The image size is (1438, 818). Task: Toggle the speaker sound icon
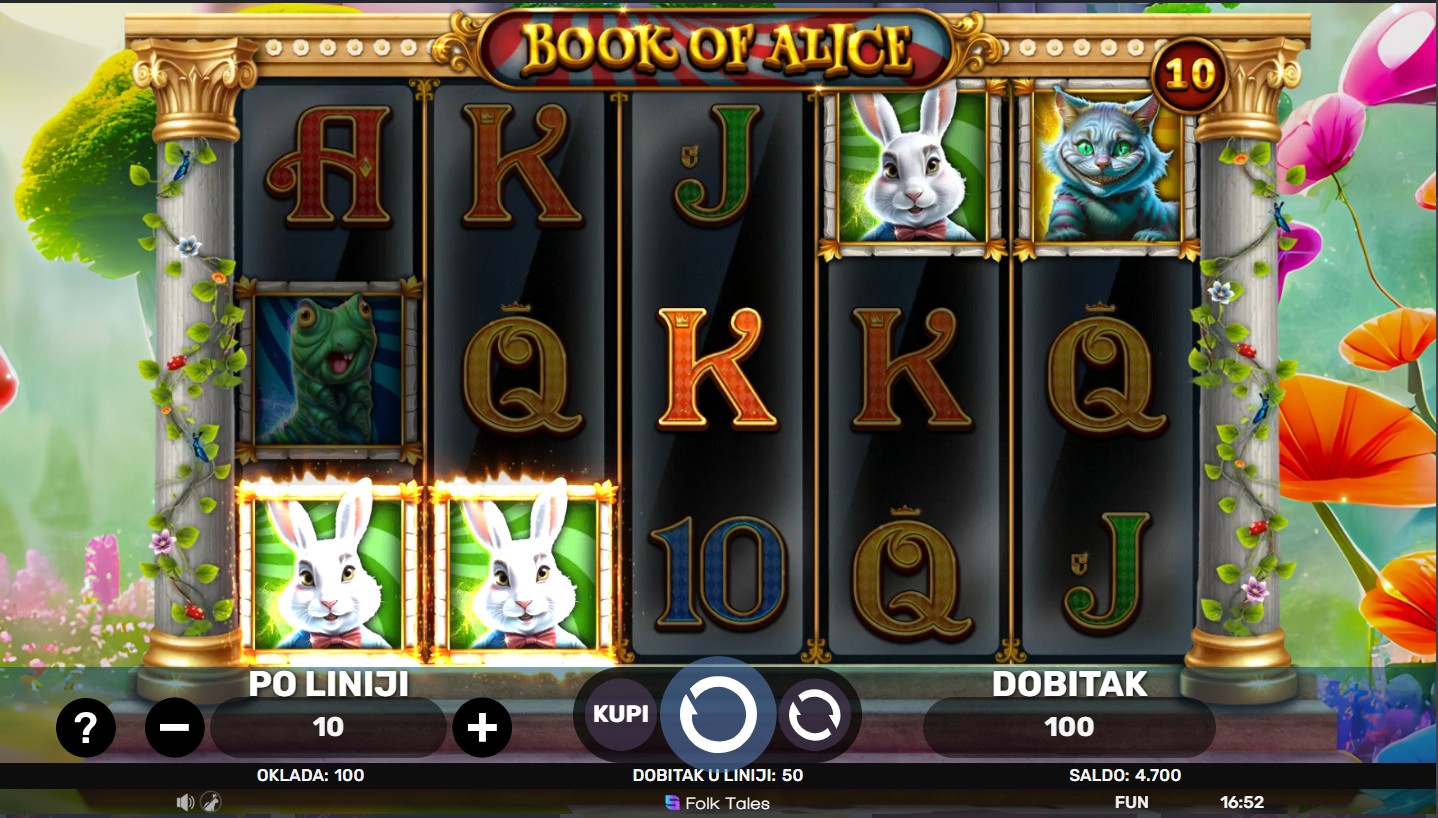click(x=185, y=802)
